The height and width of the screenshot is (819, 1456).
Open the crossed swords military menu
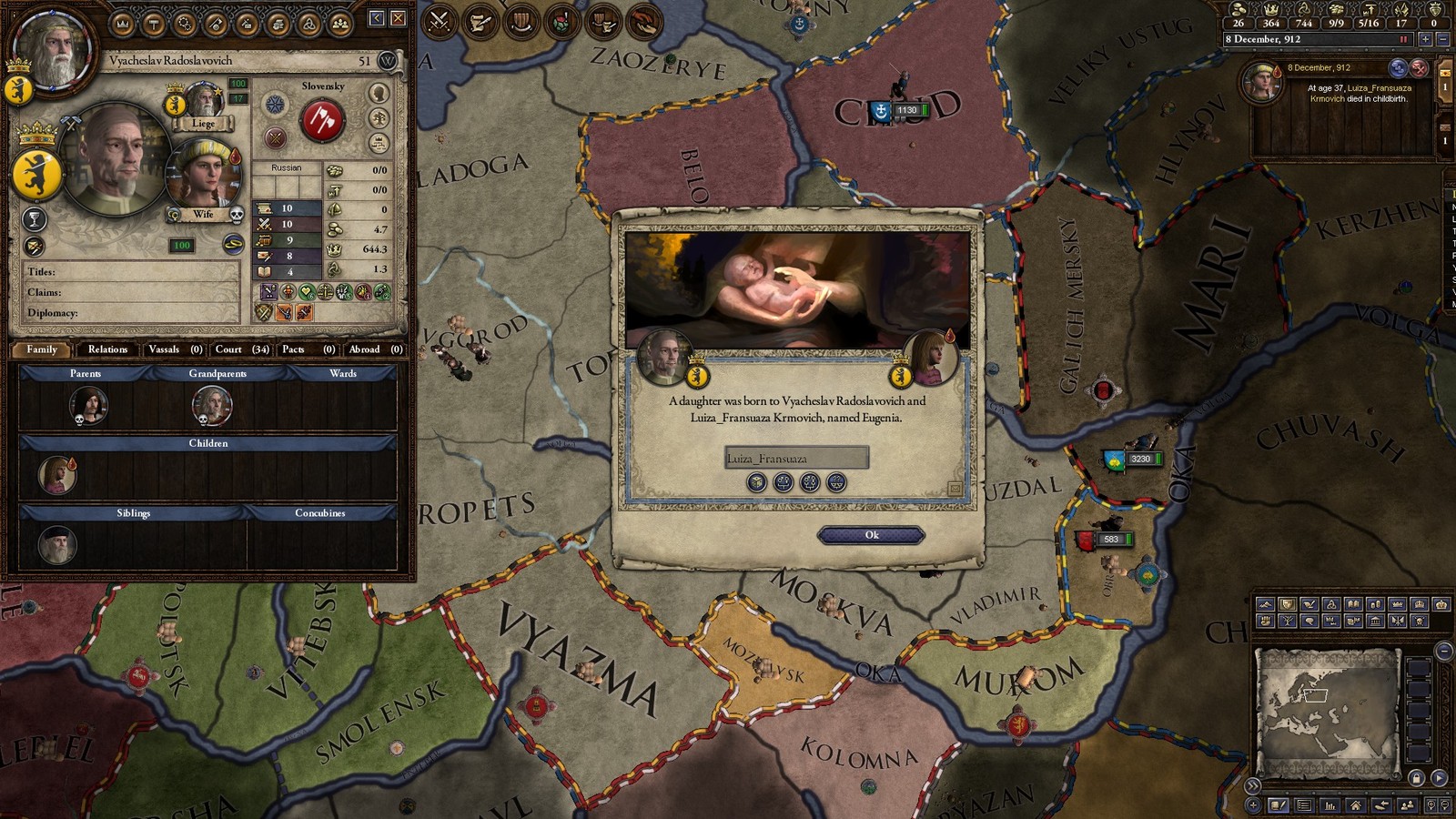[440, 21]
